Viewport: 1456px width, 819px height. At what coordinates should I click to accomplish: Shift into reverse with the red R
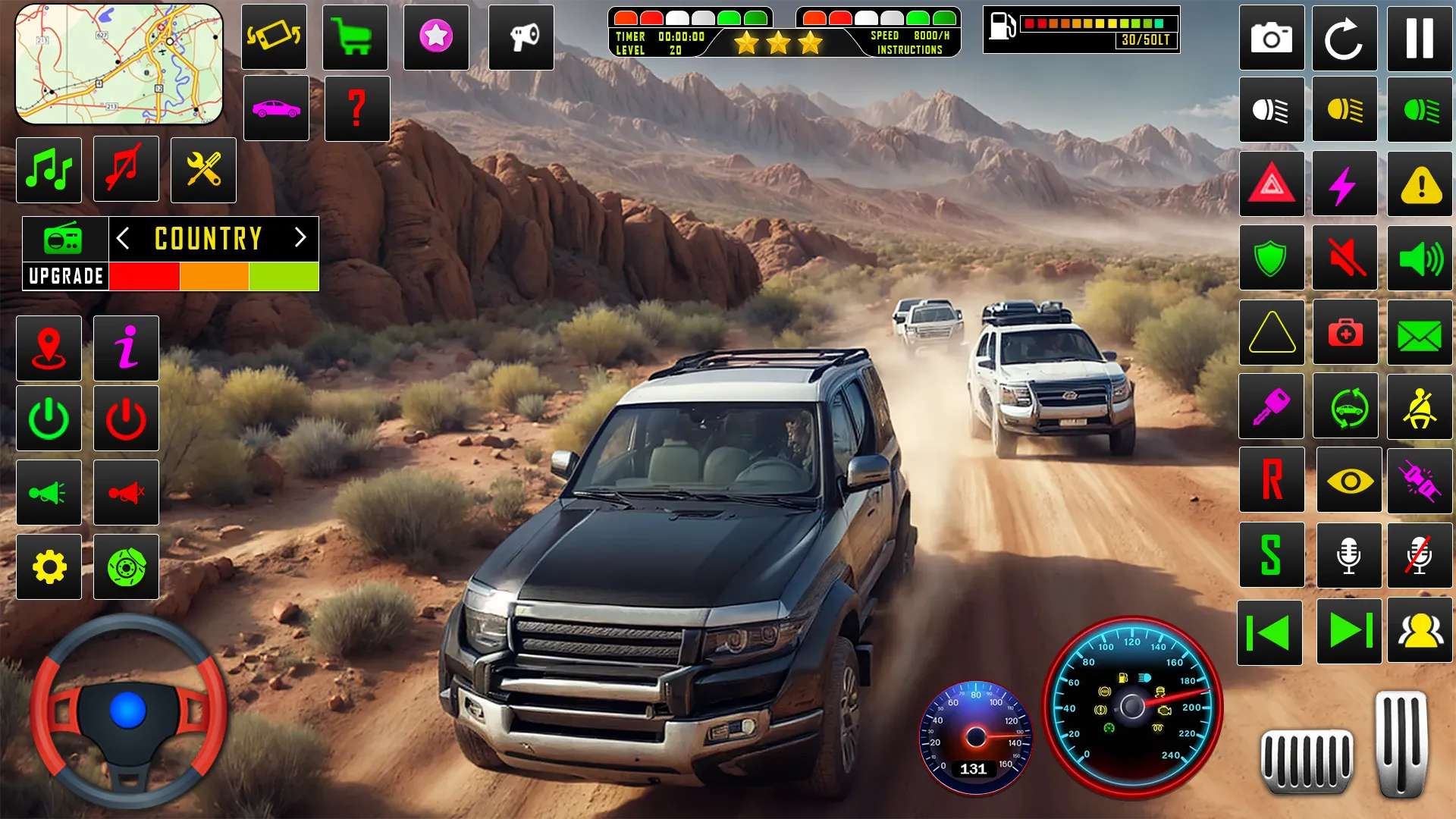coord(1272,480)
